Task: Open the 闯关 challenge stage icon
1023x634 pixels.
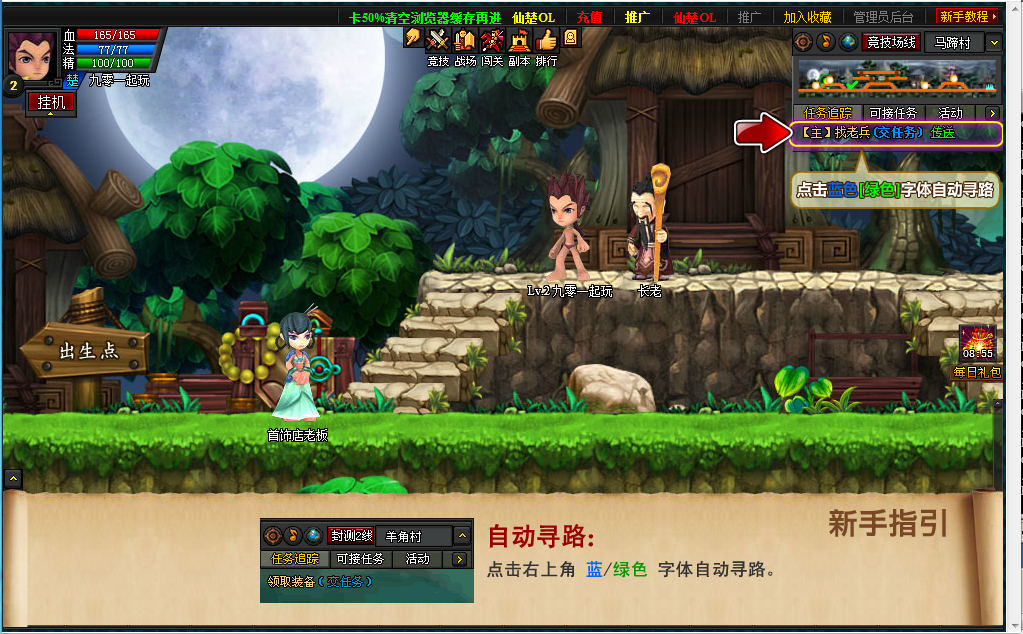Action: (492, 40)
